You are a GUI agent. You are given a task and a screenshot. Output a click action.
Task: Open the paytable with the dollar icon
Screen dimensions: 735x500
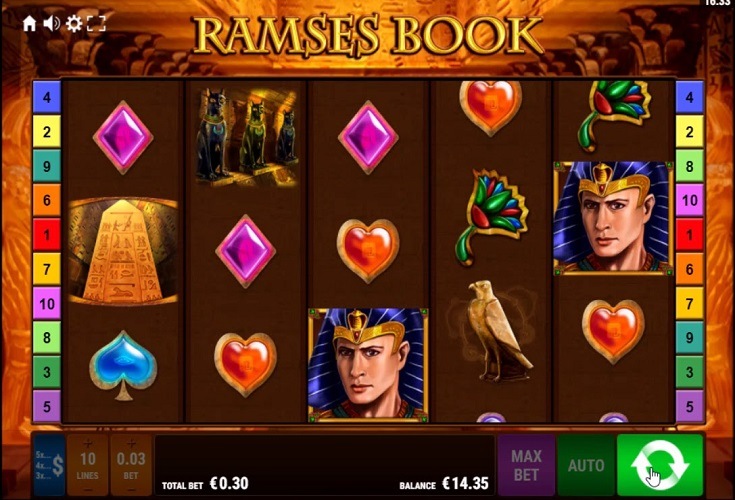click(49, 465)
